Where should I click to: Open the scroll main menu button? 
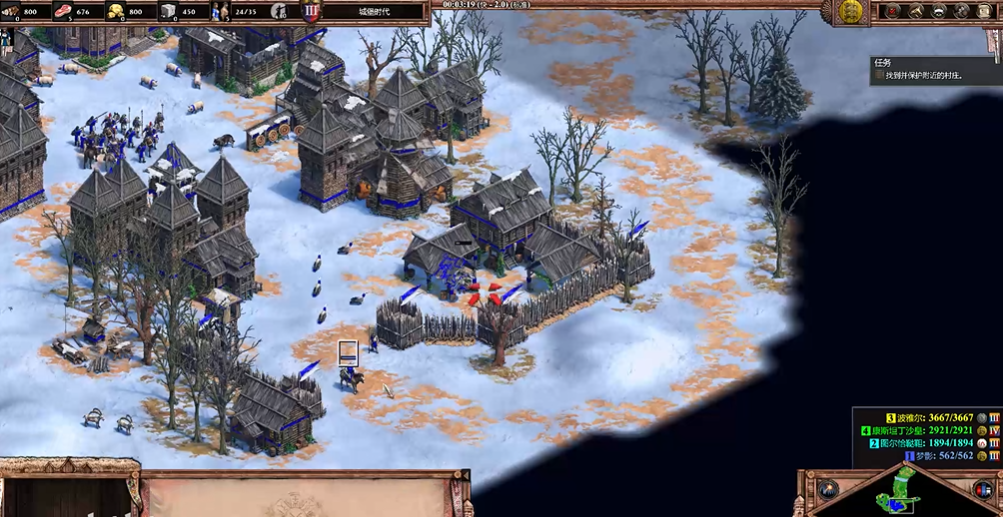click(986, 11)
